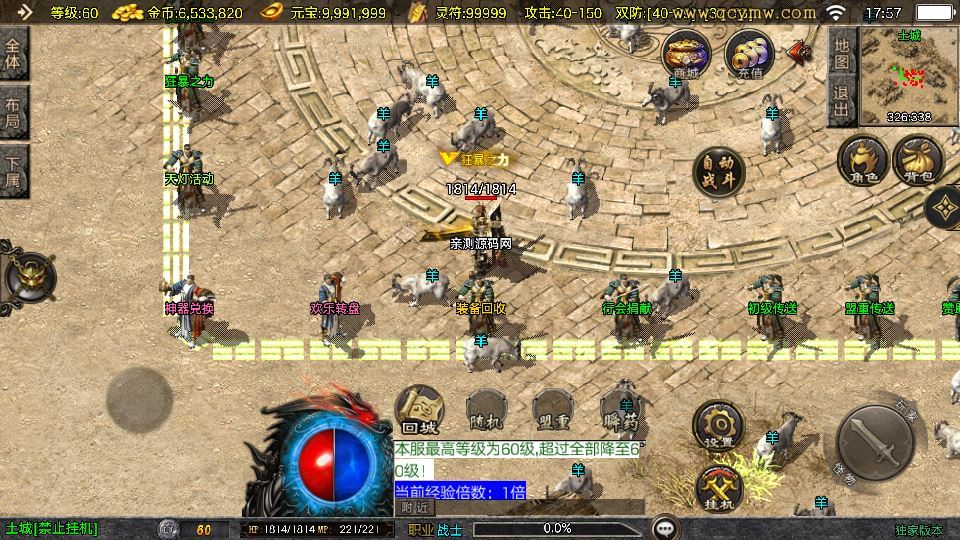
Task: Open the 商城 shop treasure icon
Action: point(687,53)
